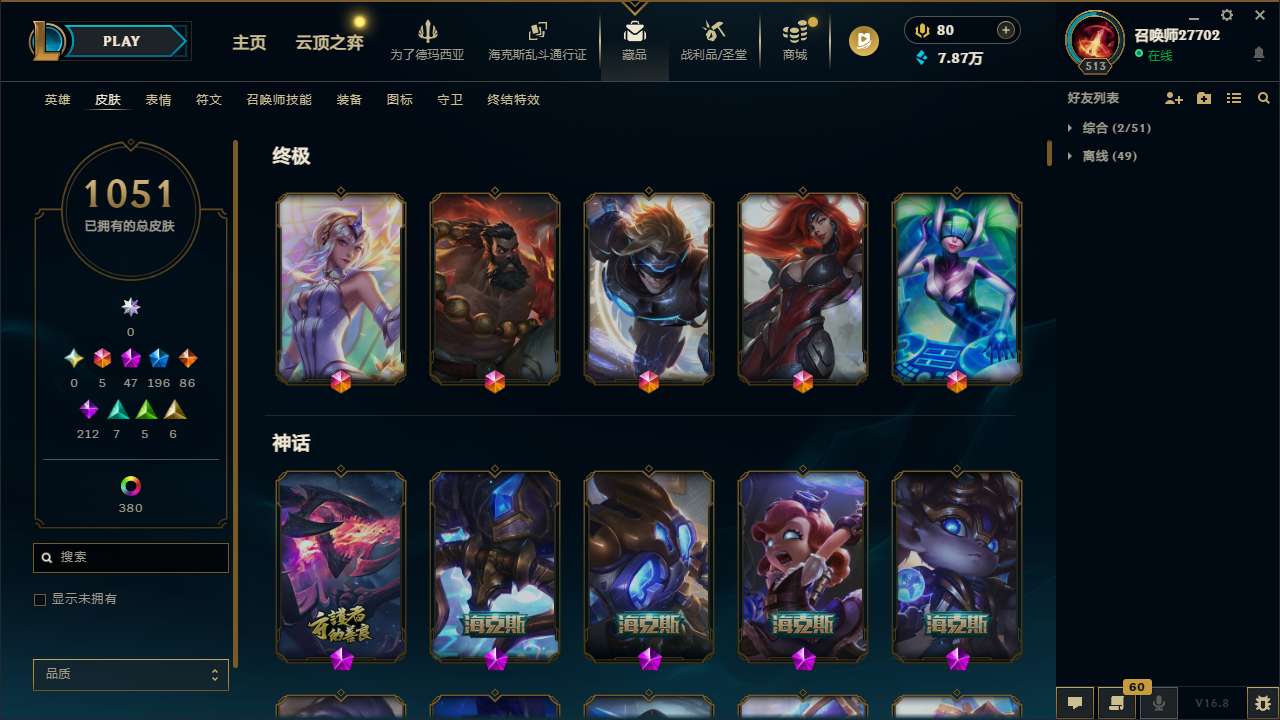Click the PLAY button
The image size is (1280, 720).
pyautogui.click(x=121, y=41)
